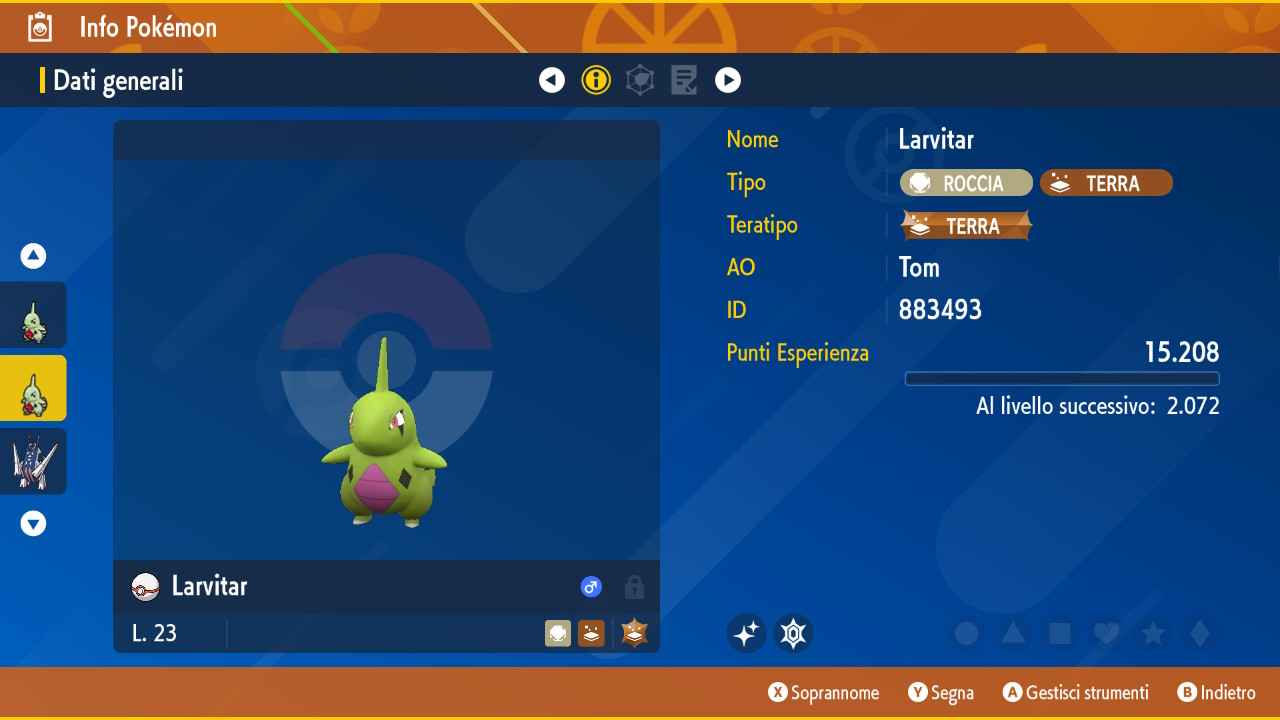Click the upward scroll arrow on the party list
Viewport: 1280px width, 720px height.
33,255
